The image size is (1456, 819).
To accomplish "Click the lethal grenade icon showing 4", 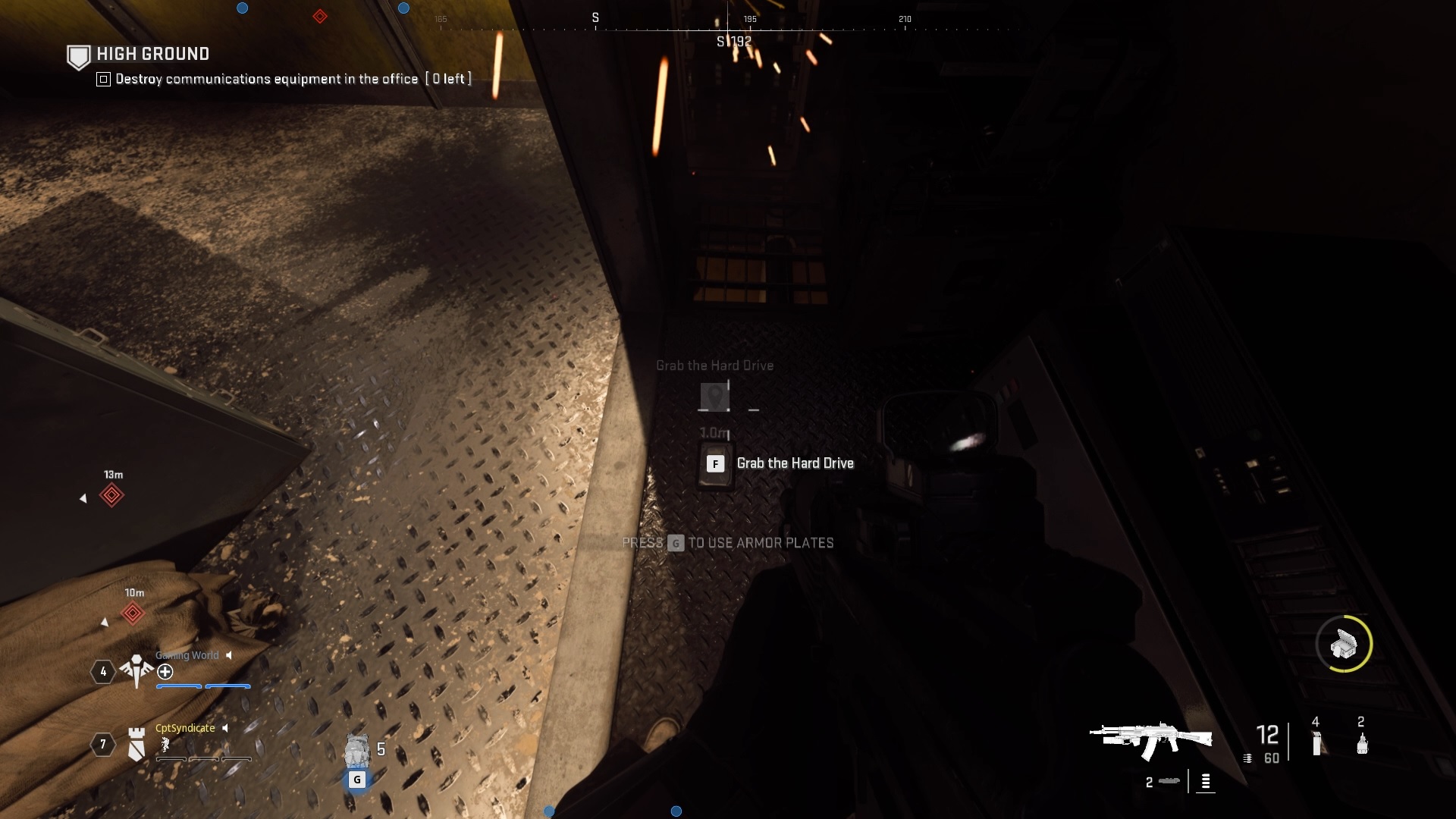I will 1316,743.
